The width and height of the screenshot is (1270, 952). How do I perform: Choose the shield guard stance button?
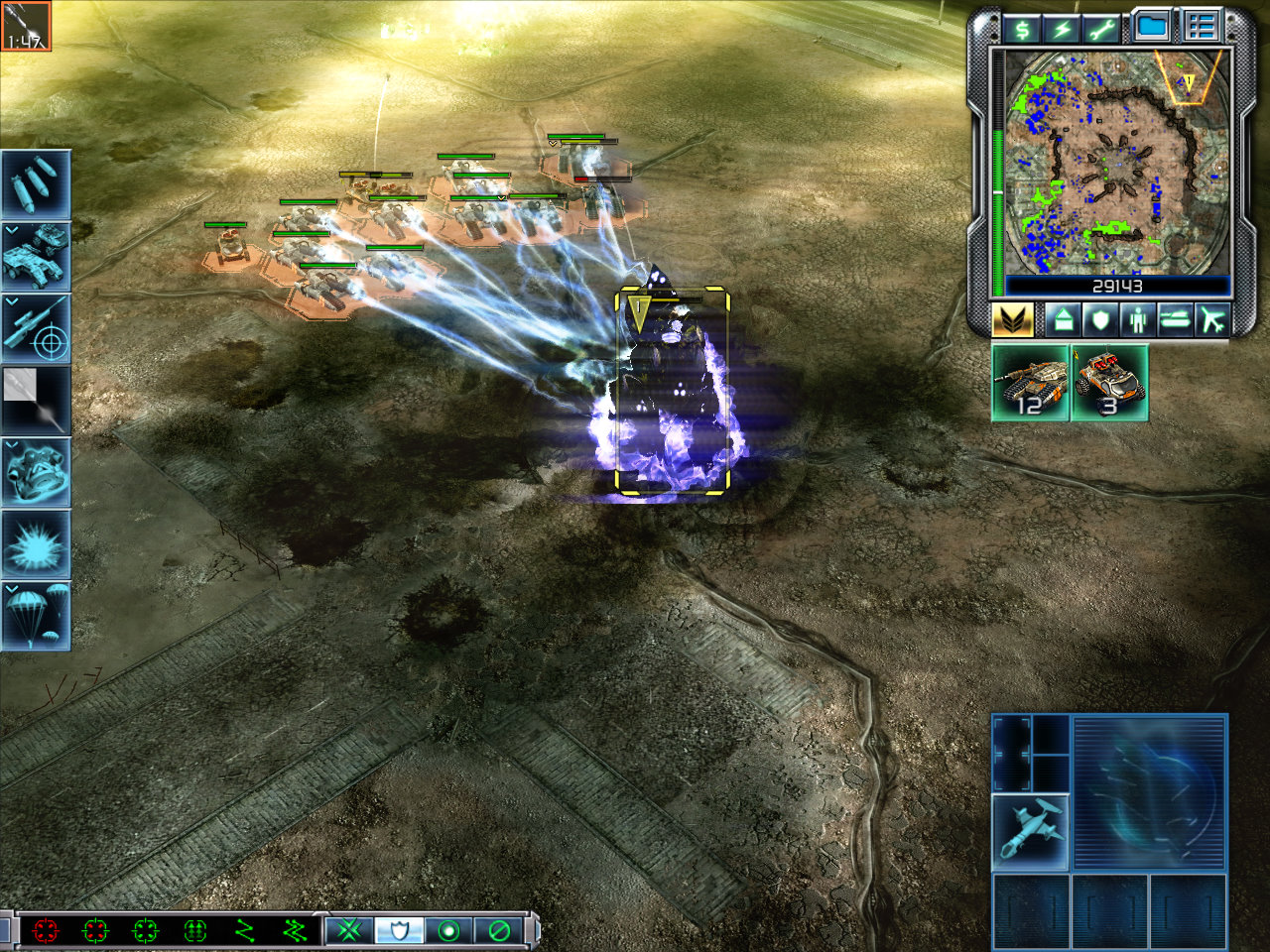click(x=400, y=930)
